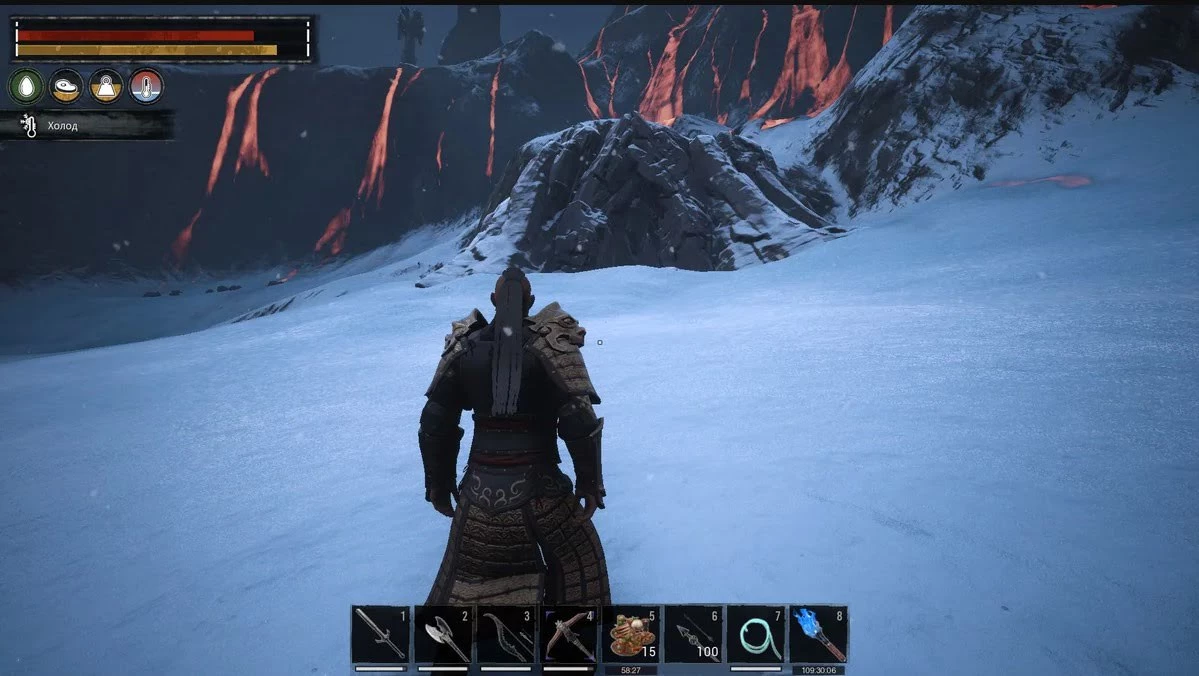Screen dimensions: 1199x676
Task: Pick the coiled rope in slot 7
Action: point(755,634)
